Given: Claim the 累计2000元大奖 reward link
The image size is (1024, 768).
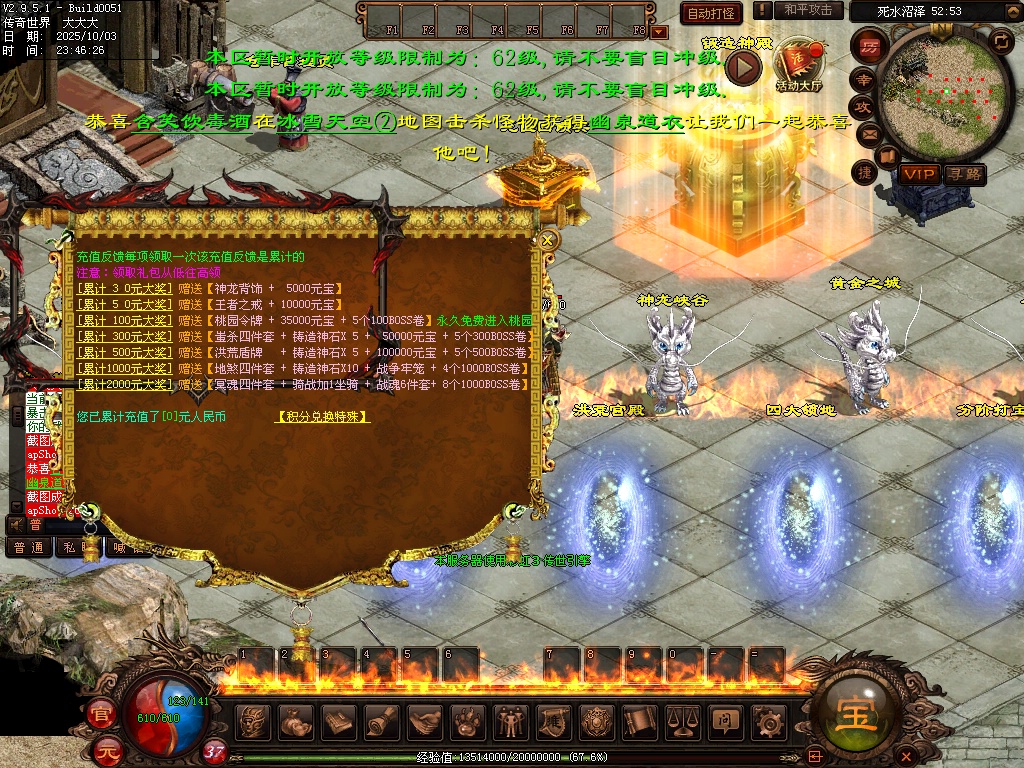Looking at the screenshot, I should point(124,385).
